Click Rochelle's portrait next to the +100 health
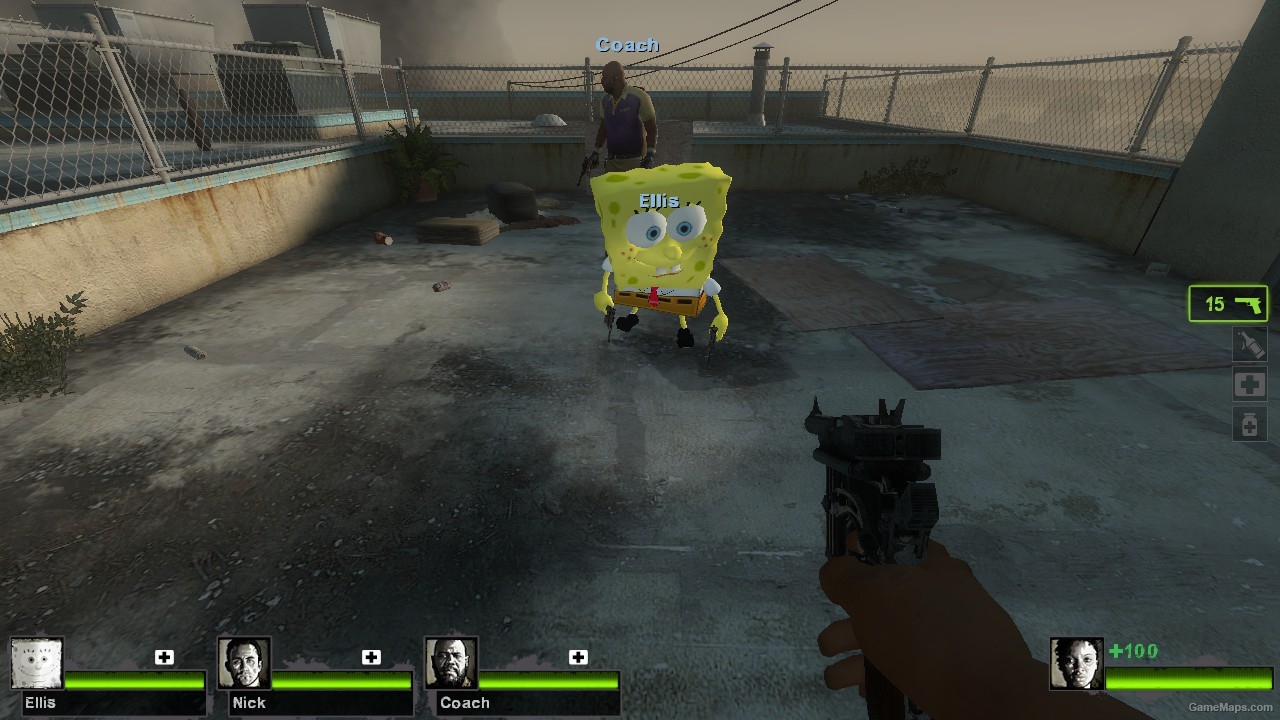Viewport: 1280px width, 720px height. [x=1077, y=662]
